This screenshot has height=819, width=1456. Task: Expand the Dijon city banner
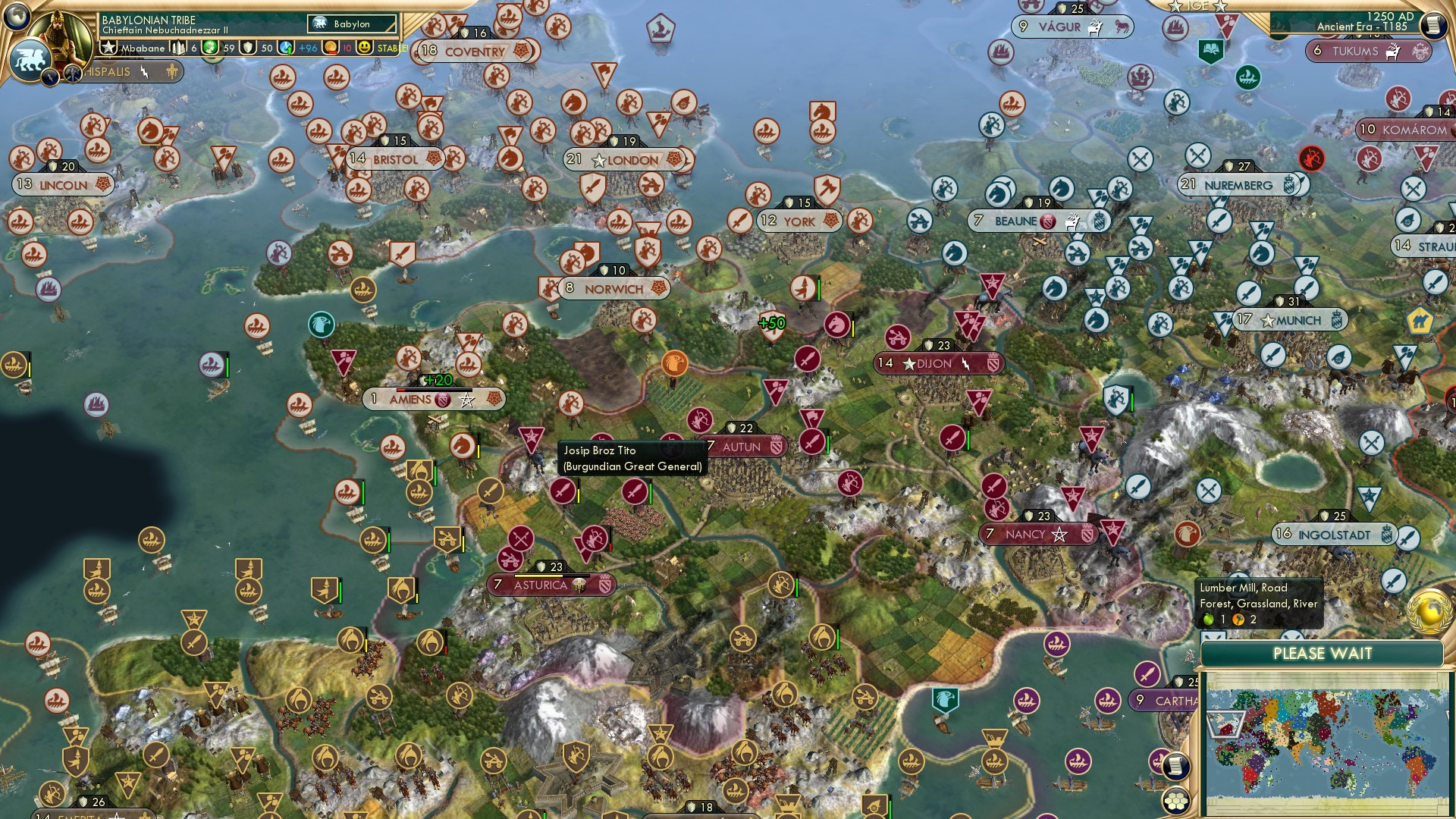pyautogui.click(x=937, y=364)
